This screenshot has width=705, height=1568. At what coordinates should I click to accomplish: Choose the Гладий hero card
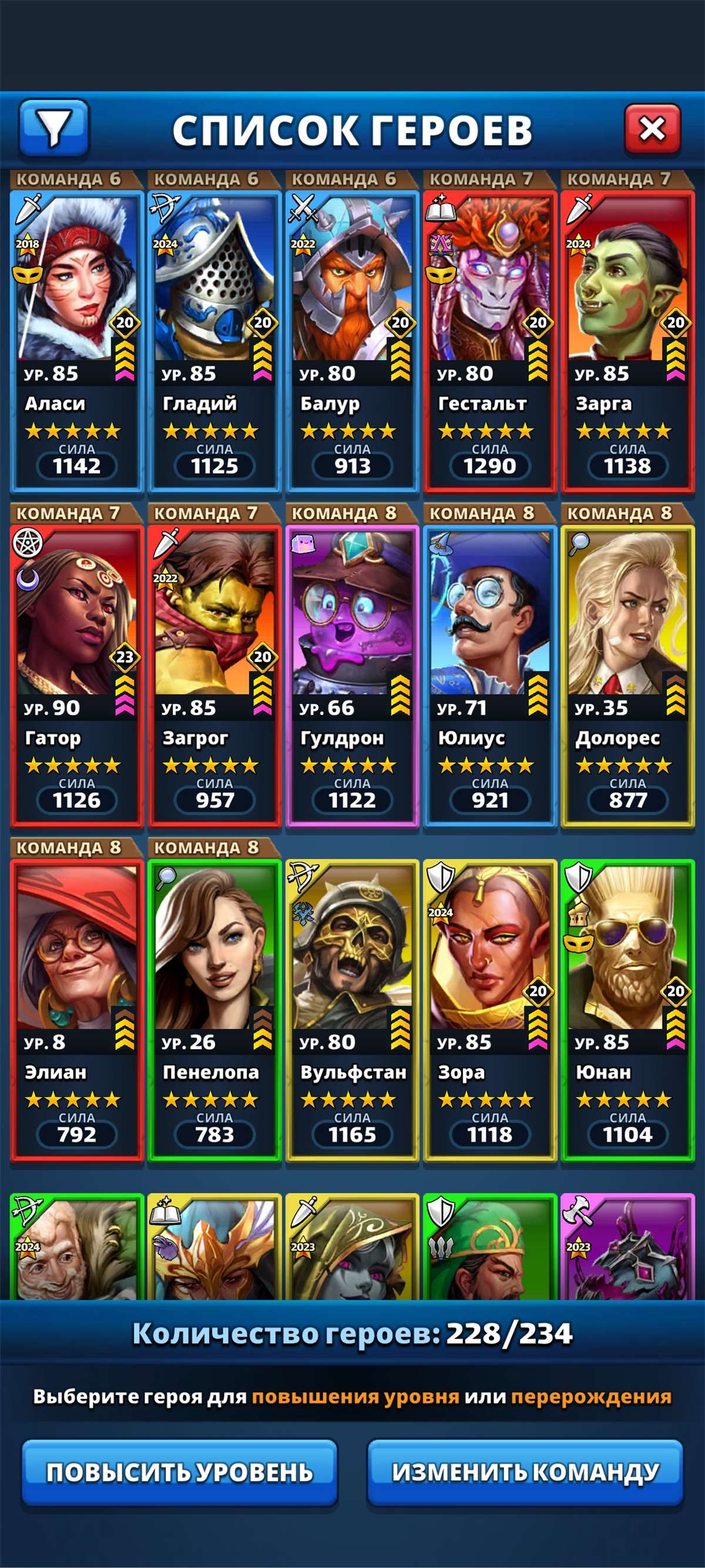pos(214,341)
